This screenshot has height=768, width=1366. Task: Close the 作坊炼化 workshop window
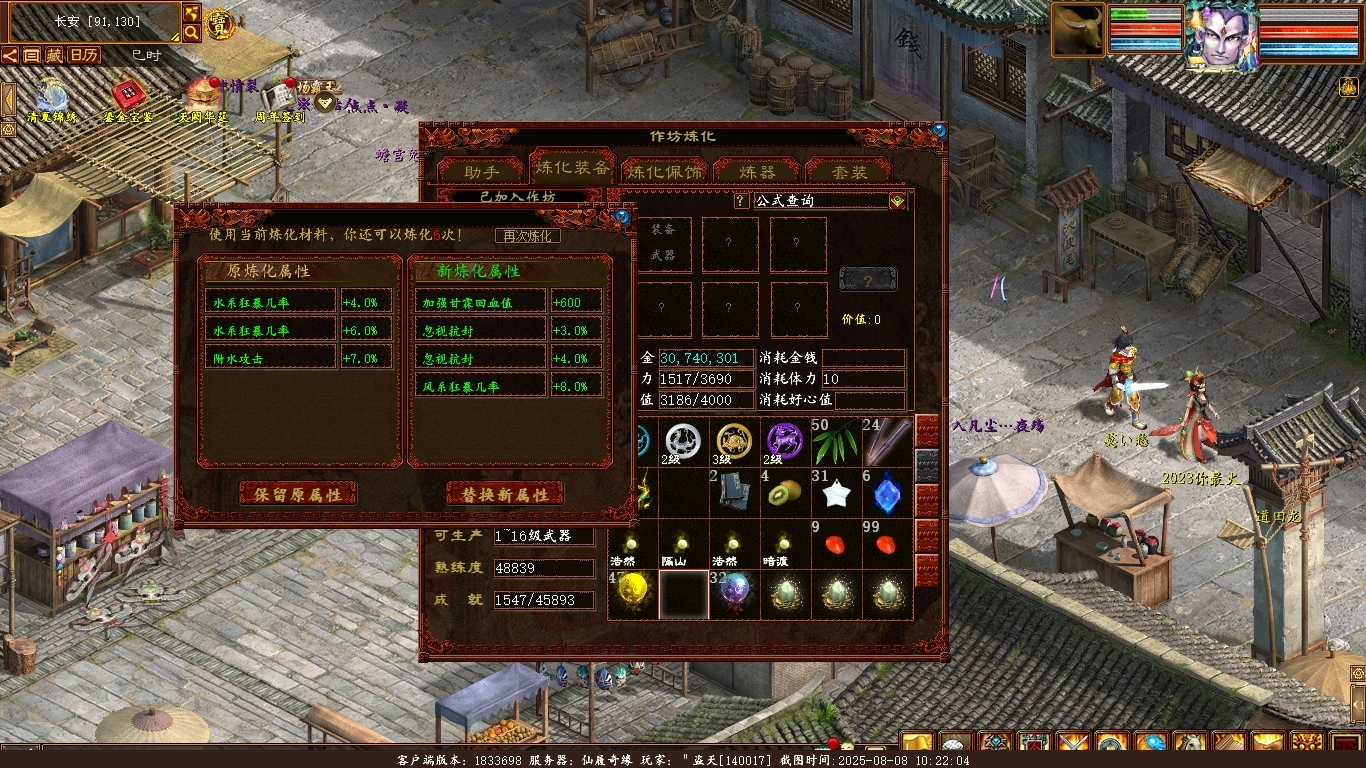click(x=938, y=131)
